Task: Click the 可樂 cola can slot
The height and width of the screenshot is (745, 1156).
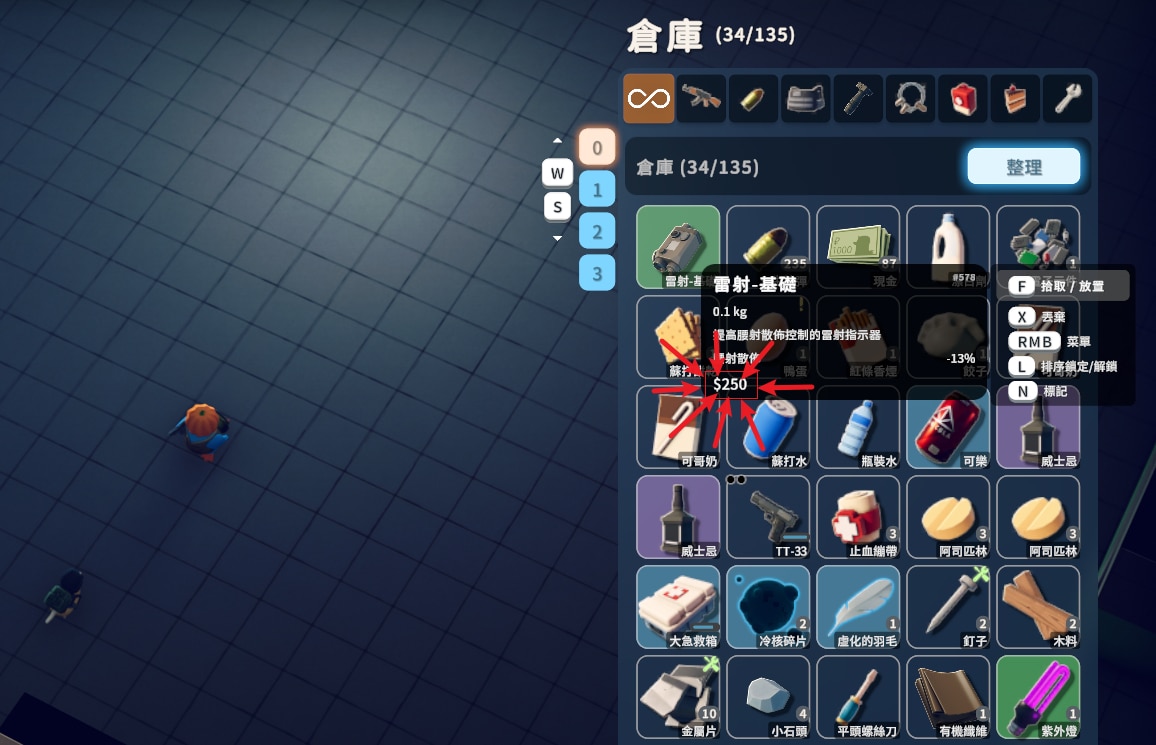Action: [948, 427]
